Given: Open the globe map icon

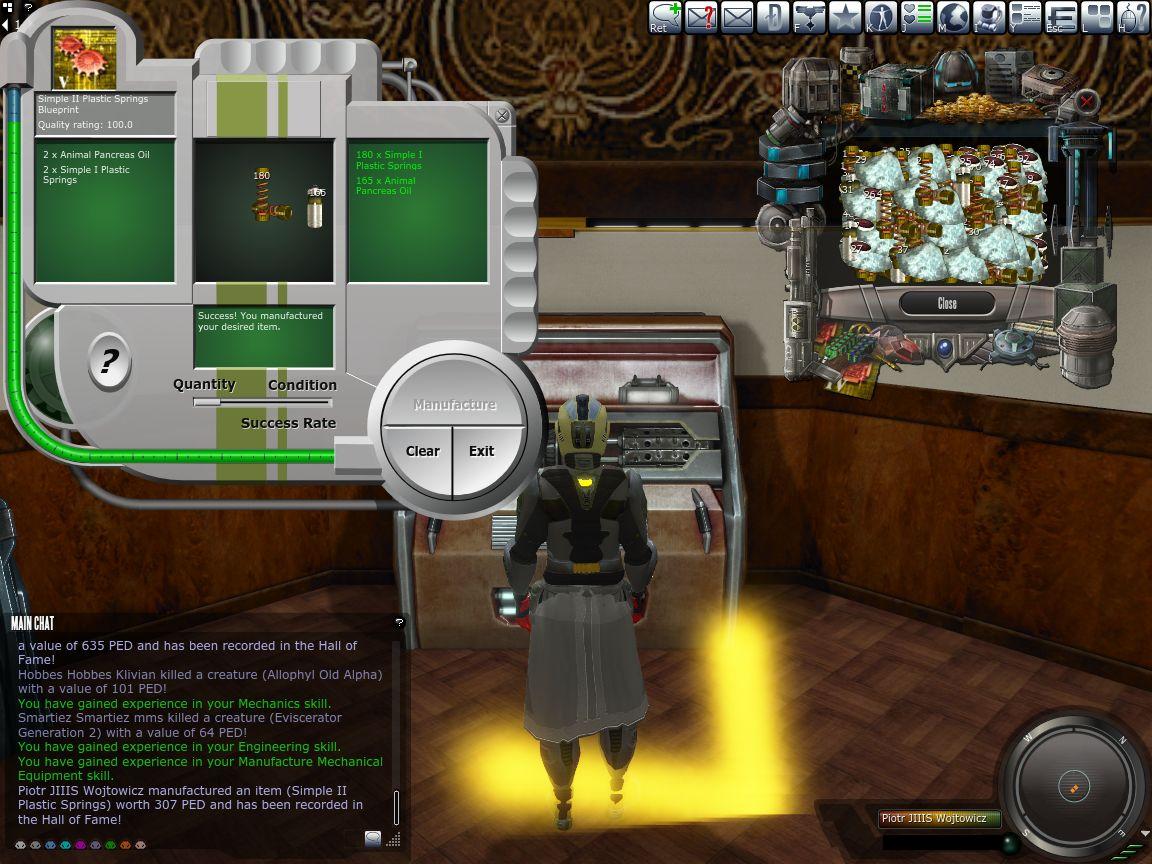Looking at the screenshot, I should click(953, 17).
